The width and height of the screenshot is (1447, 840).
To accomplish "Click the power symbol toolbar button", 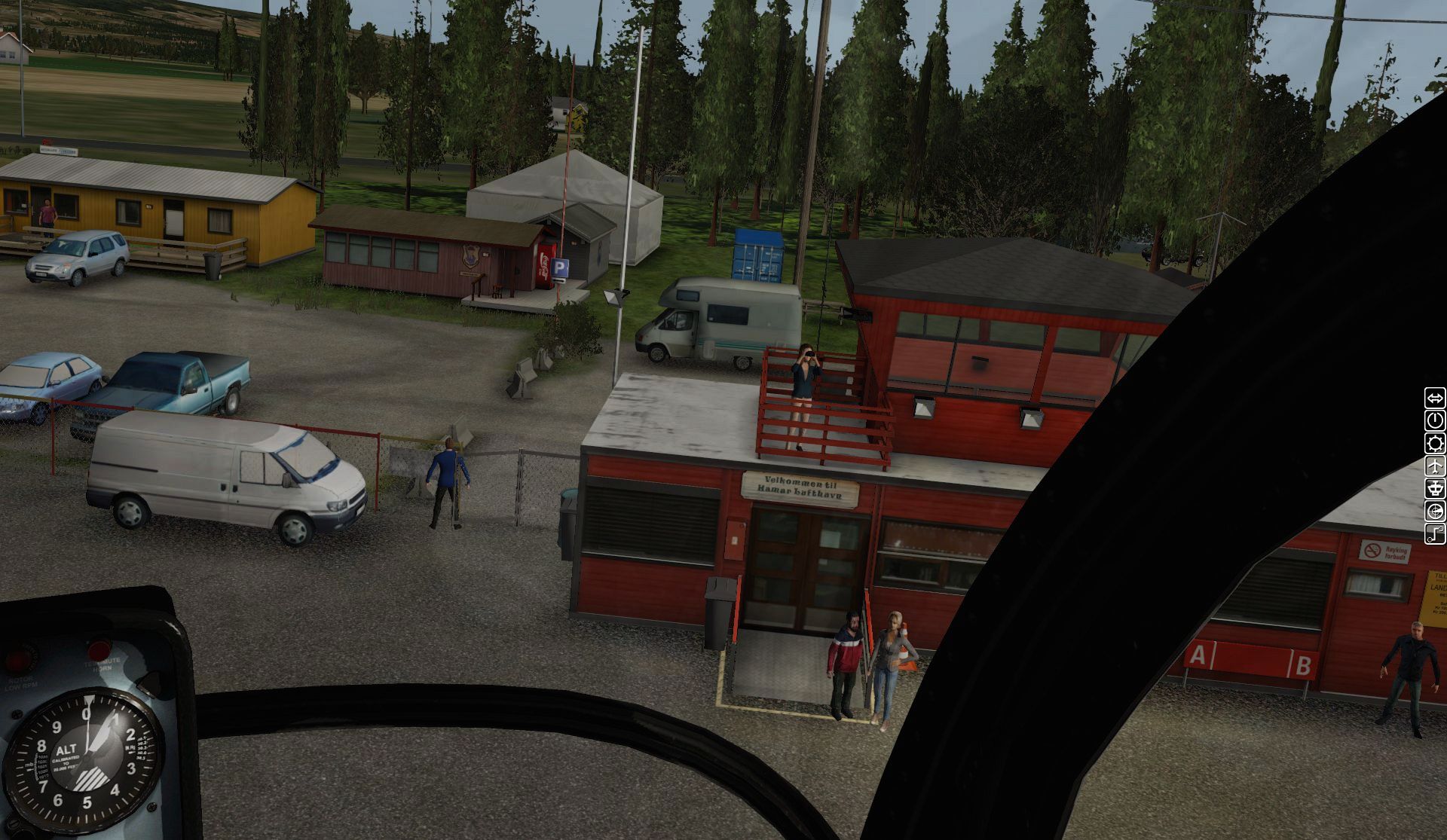I will 1435,420.
